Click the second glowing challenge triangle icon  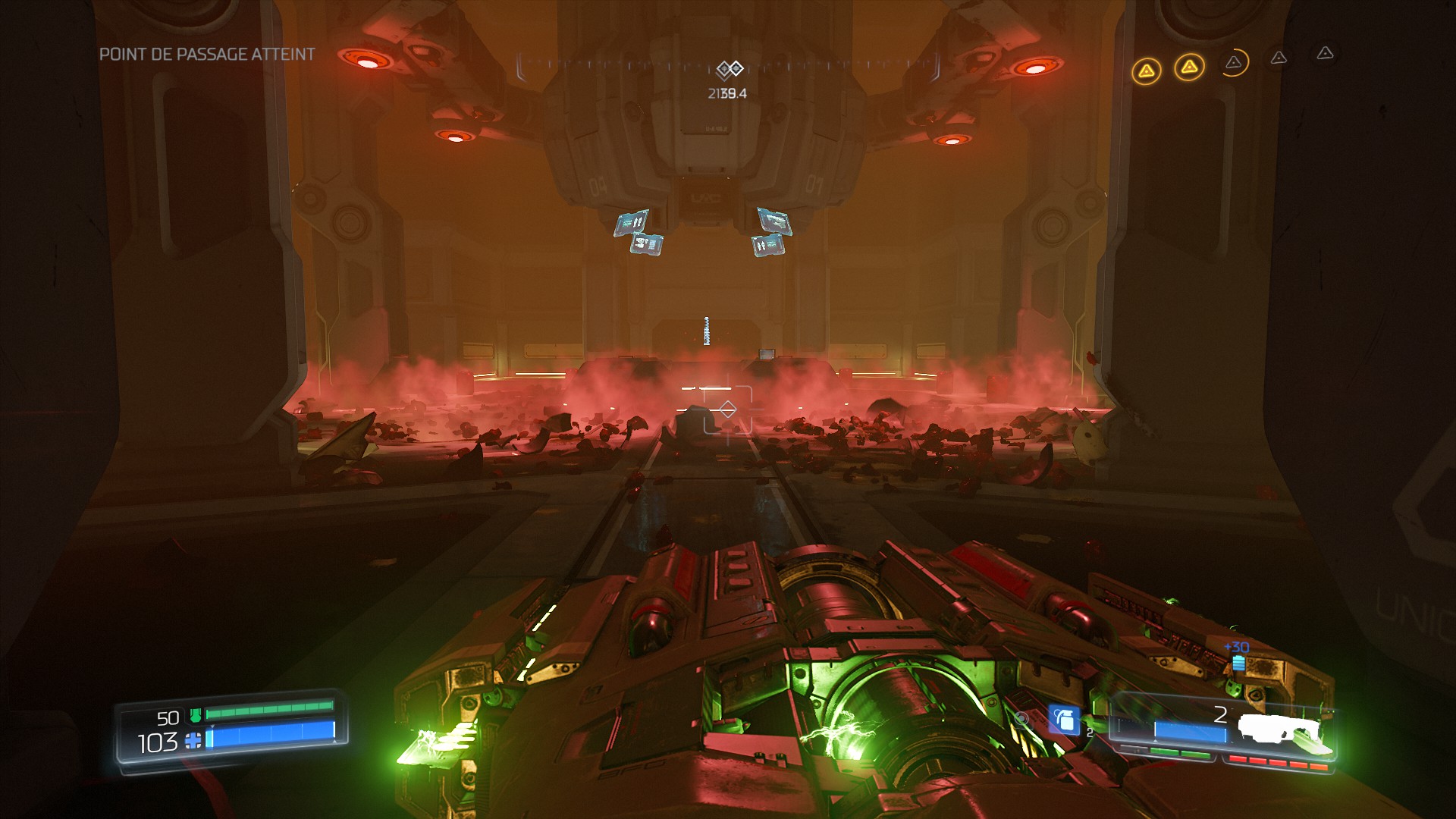click(x=1189, y=66)
